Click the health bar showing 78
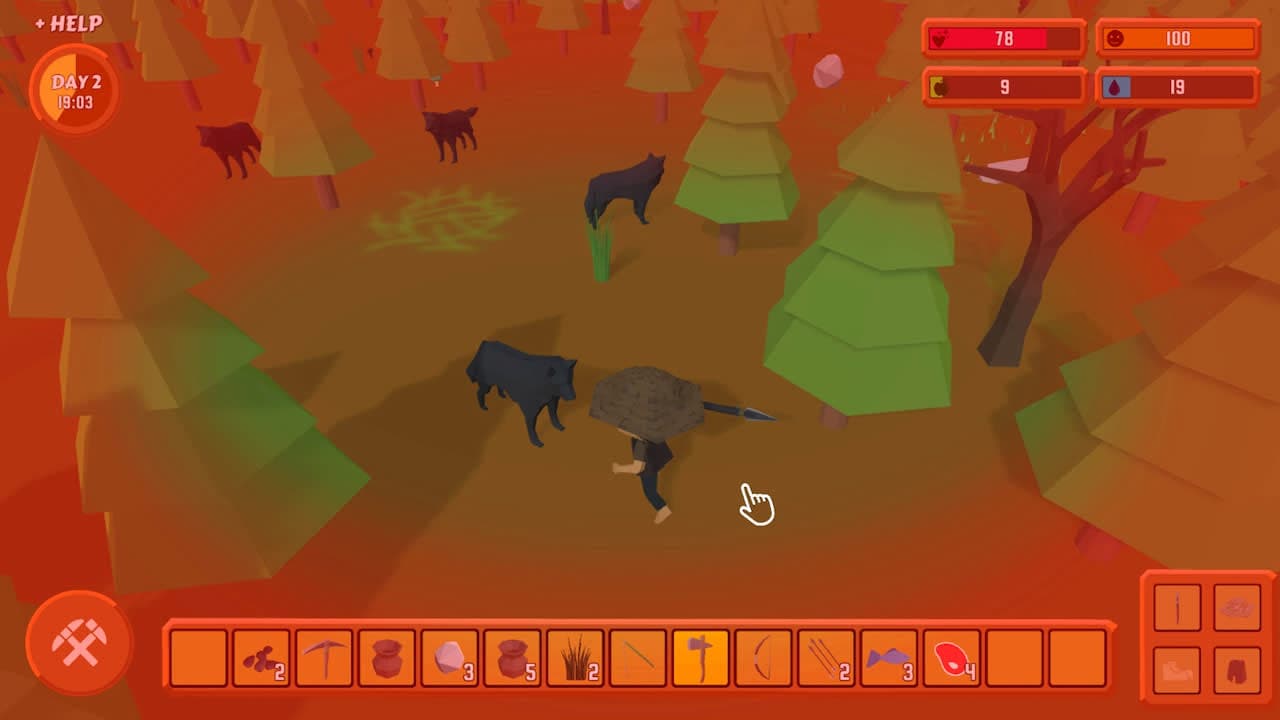 click(1003, 39)
